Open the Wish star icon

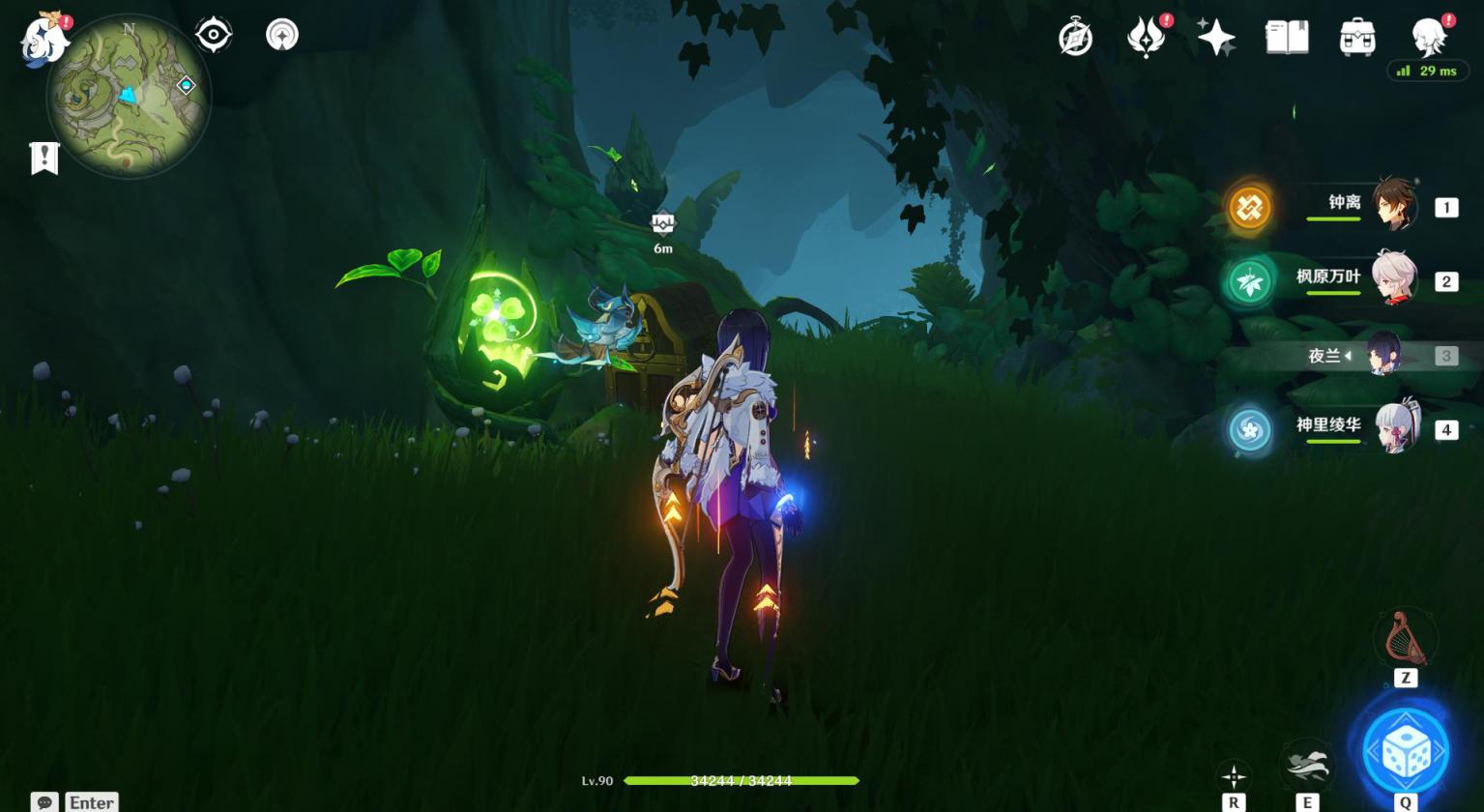click(1215, 38)
